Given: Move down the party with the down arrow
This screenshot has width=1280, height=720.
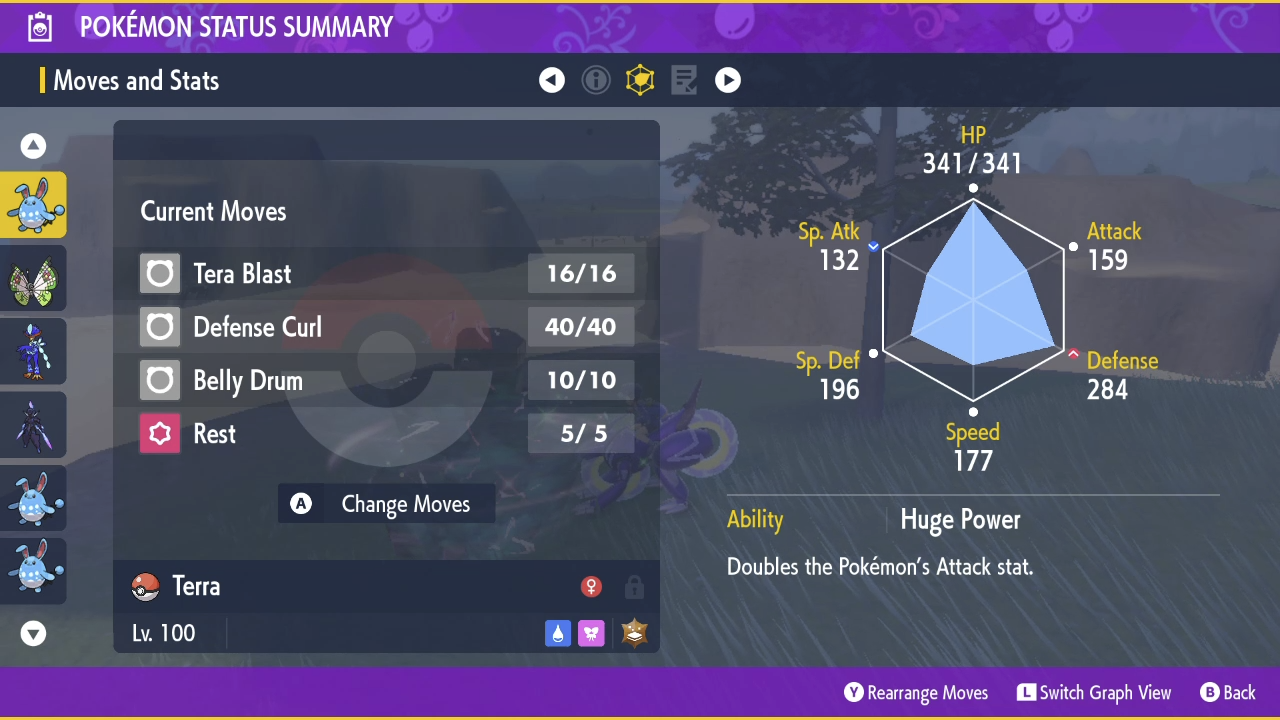Looking at the screenshot, I should click(34, 633).
